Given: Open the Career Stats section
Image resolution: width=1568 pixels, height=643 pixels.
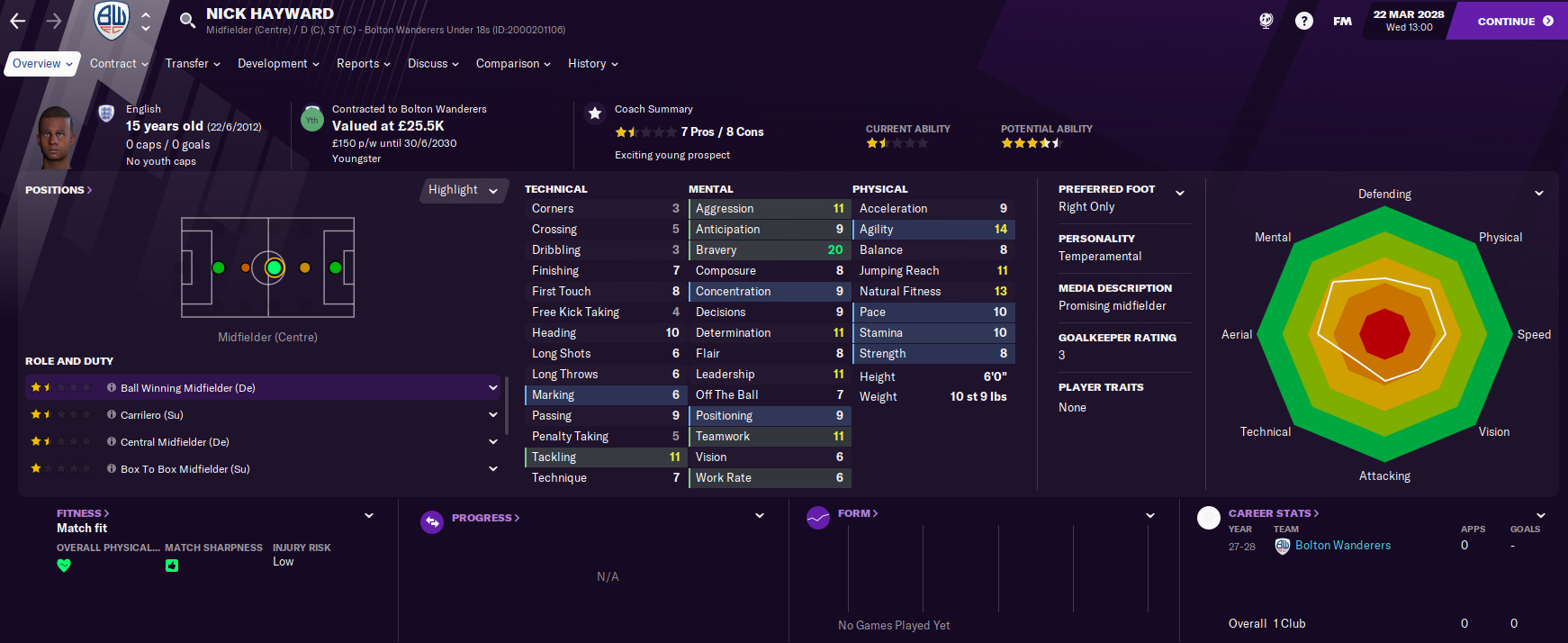Looking at the screenshot, I should (1273, 513).
